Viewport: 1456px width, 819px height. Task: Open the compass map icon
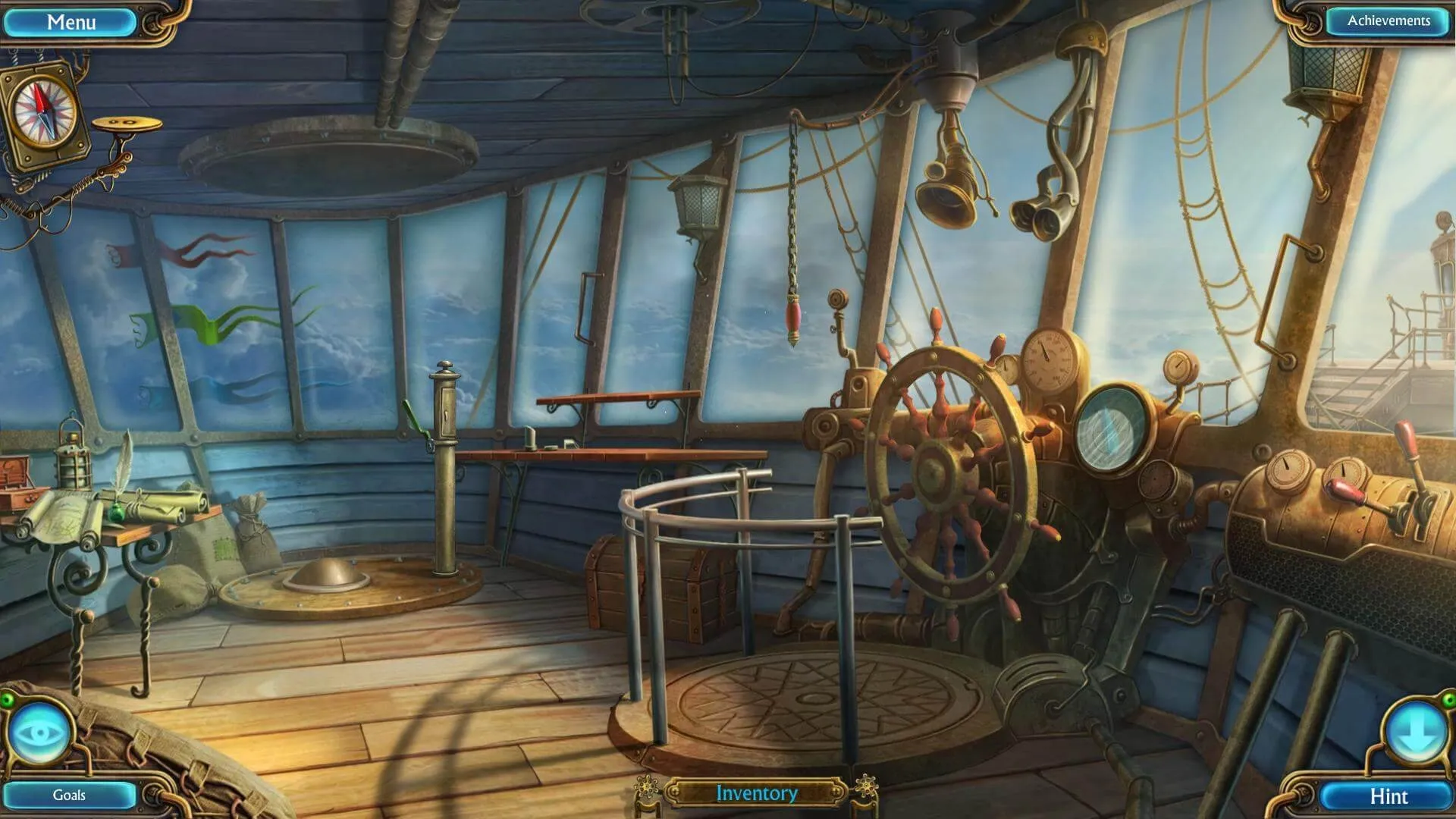pos(45,112)
